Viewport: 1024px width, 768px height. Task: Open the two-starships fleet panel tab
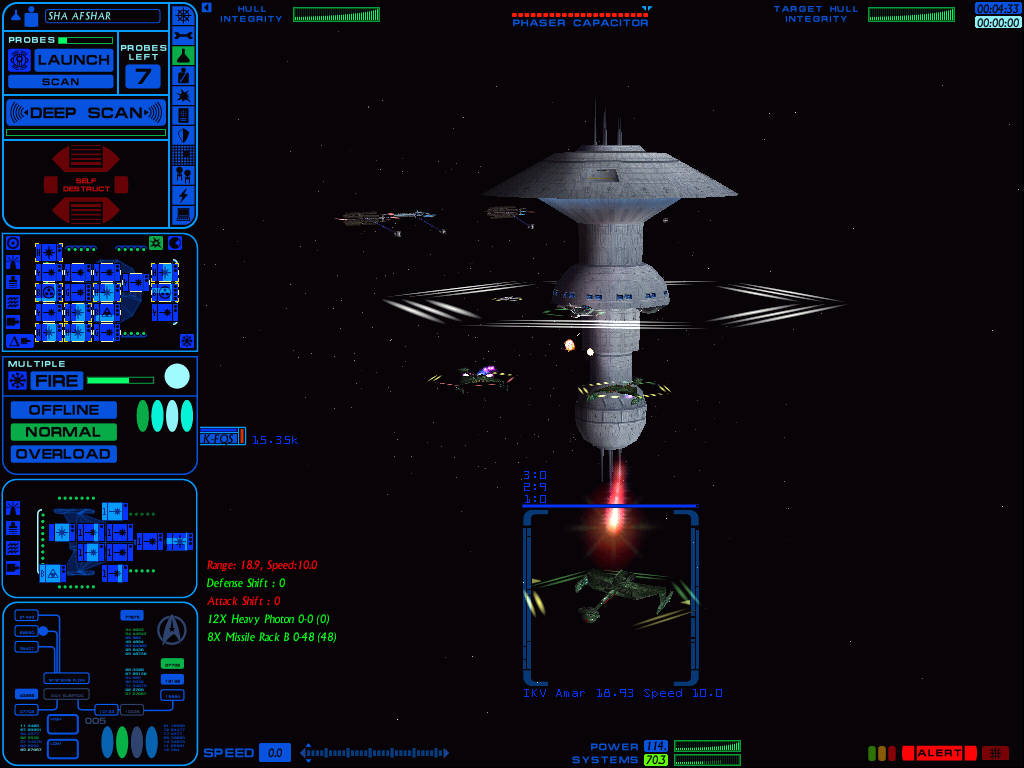(183, 175)
